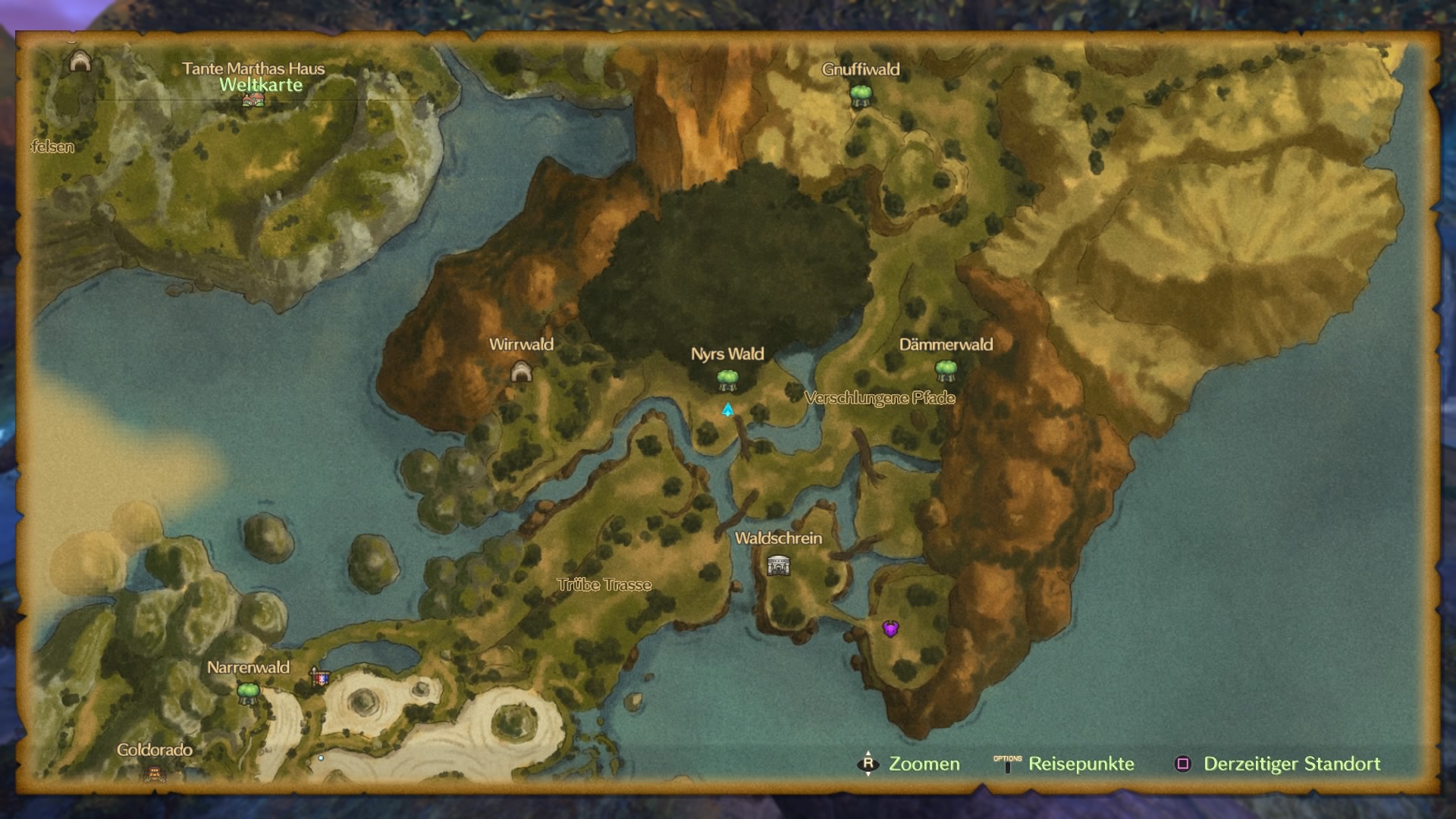Click the Wirrwald cave entrance marker
1456x819 pixels.
[521, 372]
